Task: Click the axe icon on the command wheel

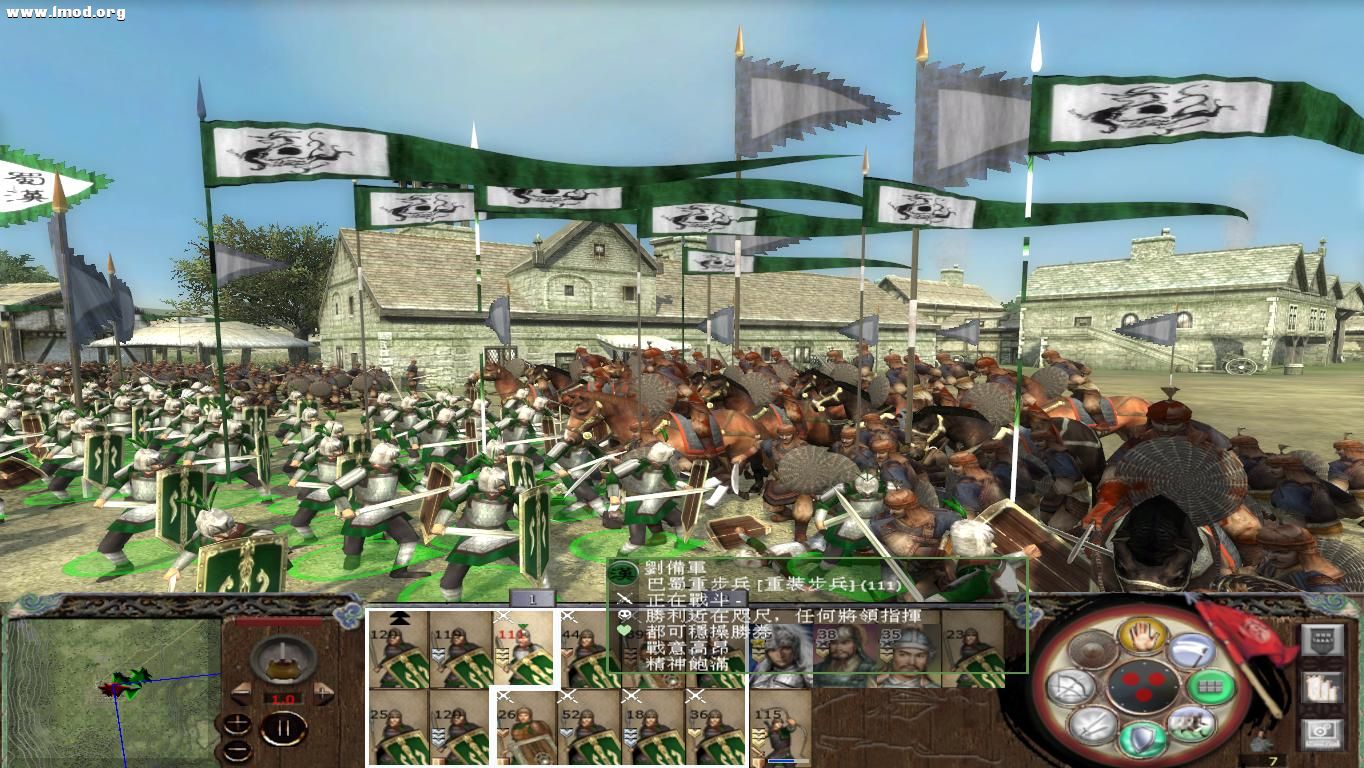Action: click(1190, 650)
